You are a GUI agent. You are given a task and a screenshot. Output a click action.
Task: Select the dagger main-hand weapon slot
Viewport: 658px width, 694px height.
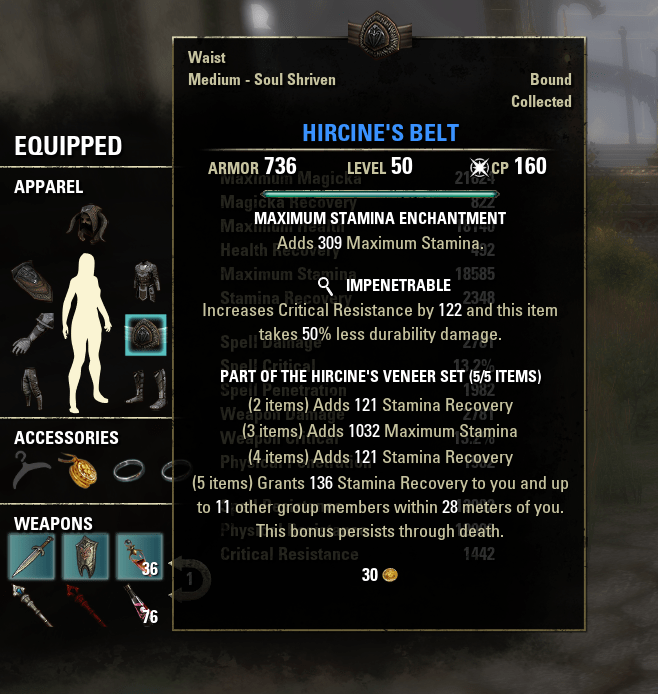[32, 557]
